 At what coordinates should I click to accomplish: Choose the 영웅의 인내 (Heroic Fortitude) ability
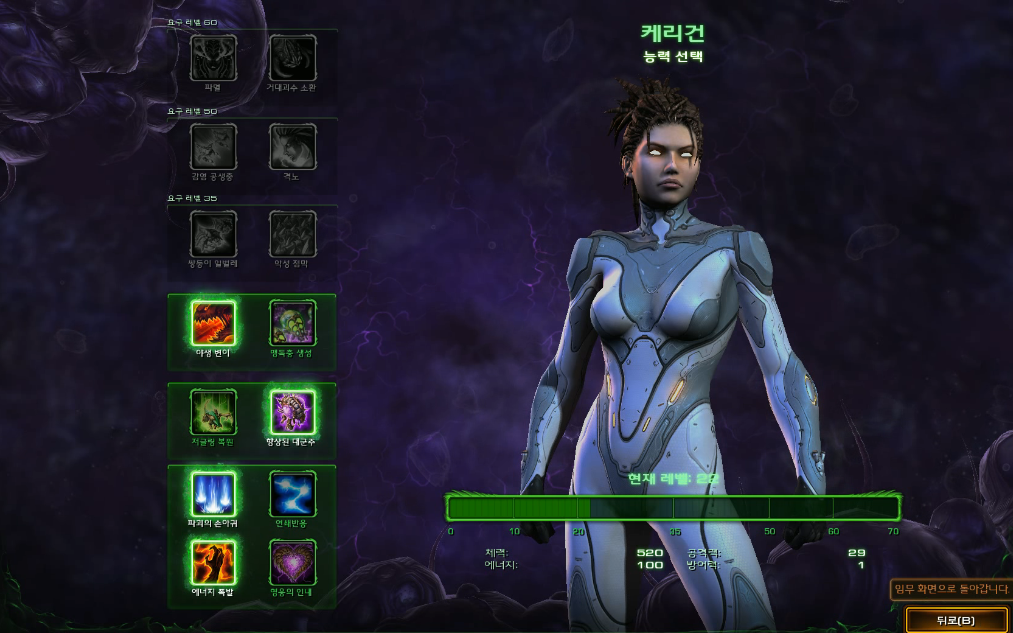coord(292,562)
